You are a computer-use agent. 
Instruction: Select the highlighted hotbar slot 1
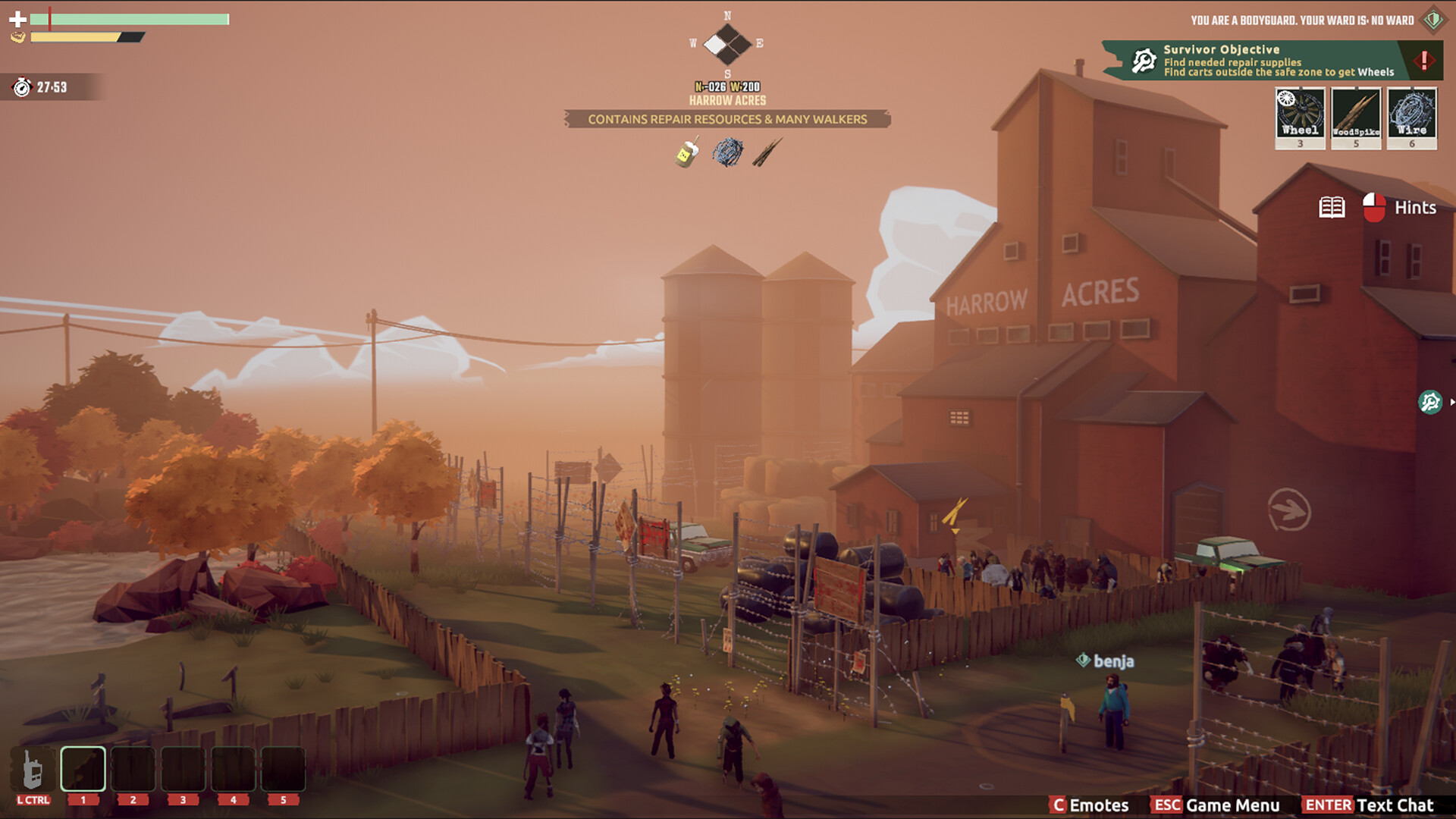click(x=83, y=770)
